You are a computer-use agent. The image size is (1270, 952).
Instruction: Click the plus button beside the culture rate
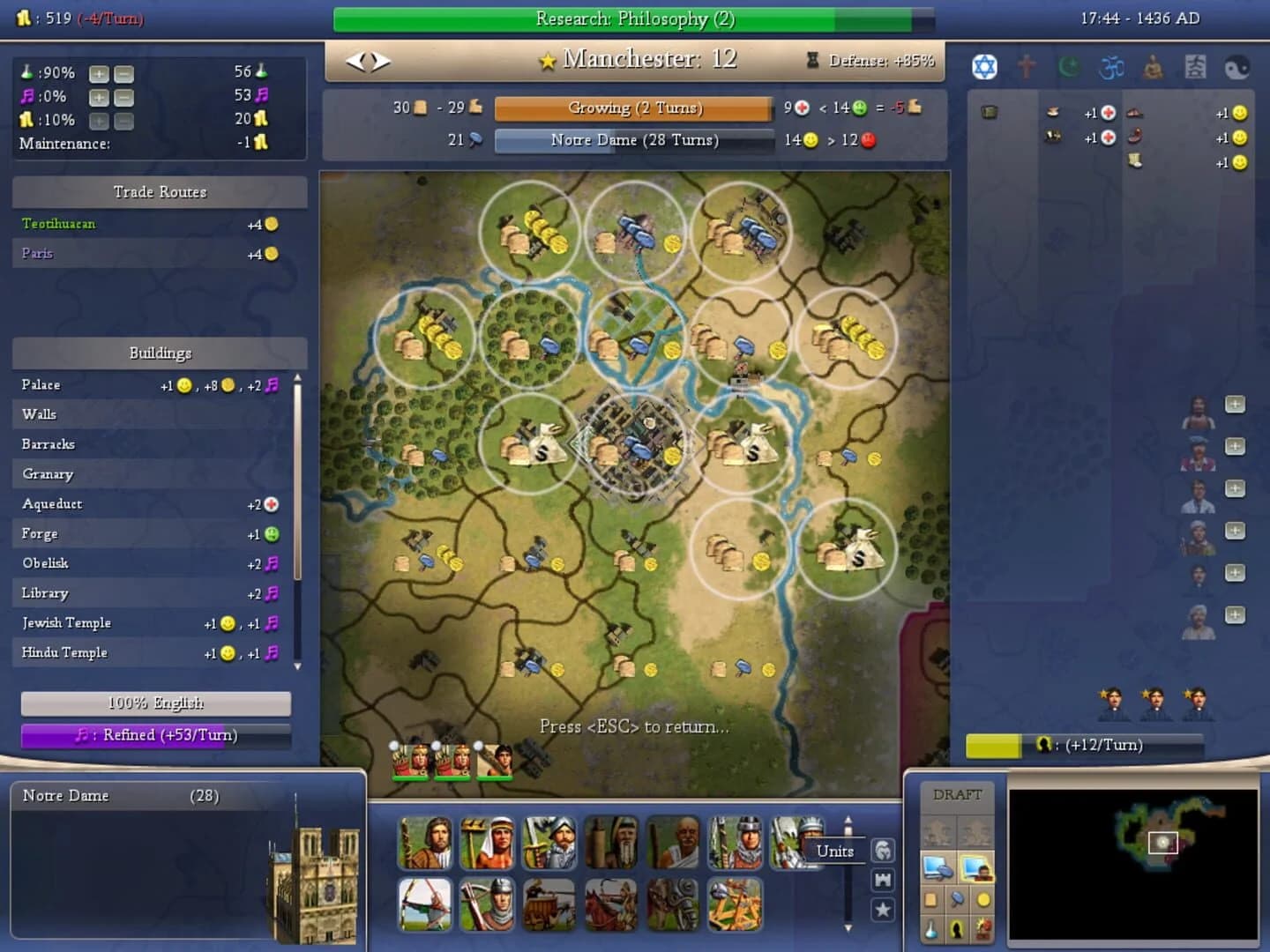(x=100, y=97)
